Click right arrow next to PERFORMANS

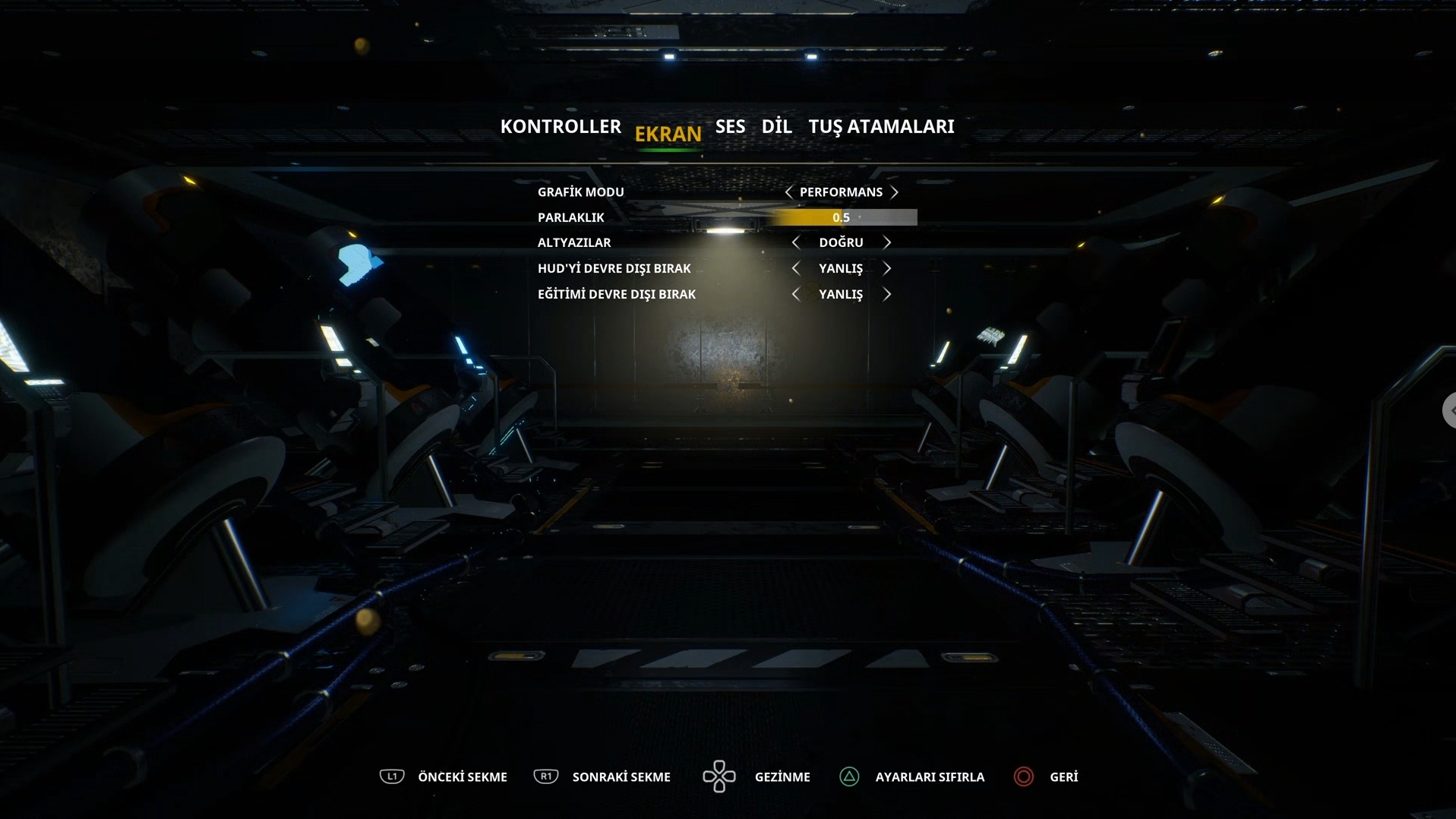[x=895, y=192]
